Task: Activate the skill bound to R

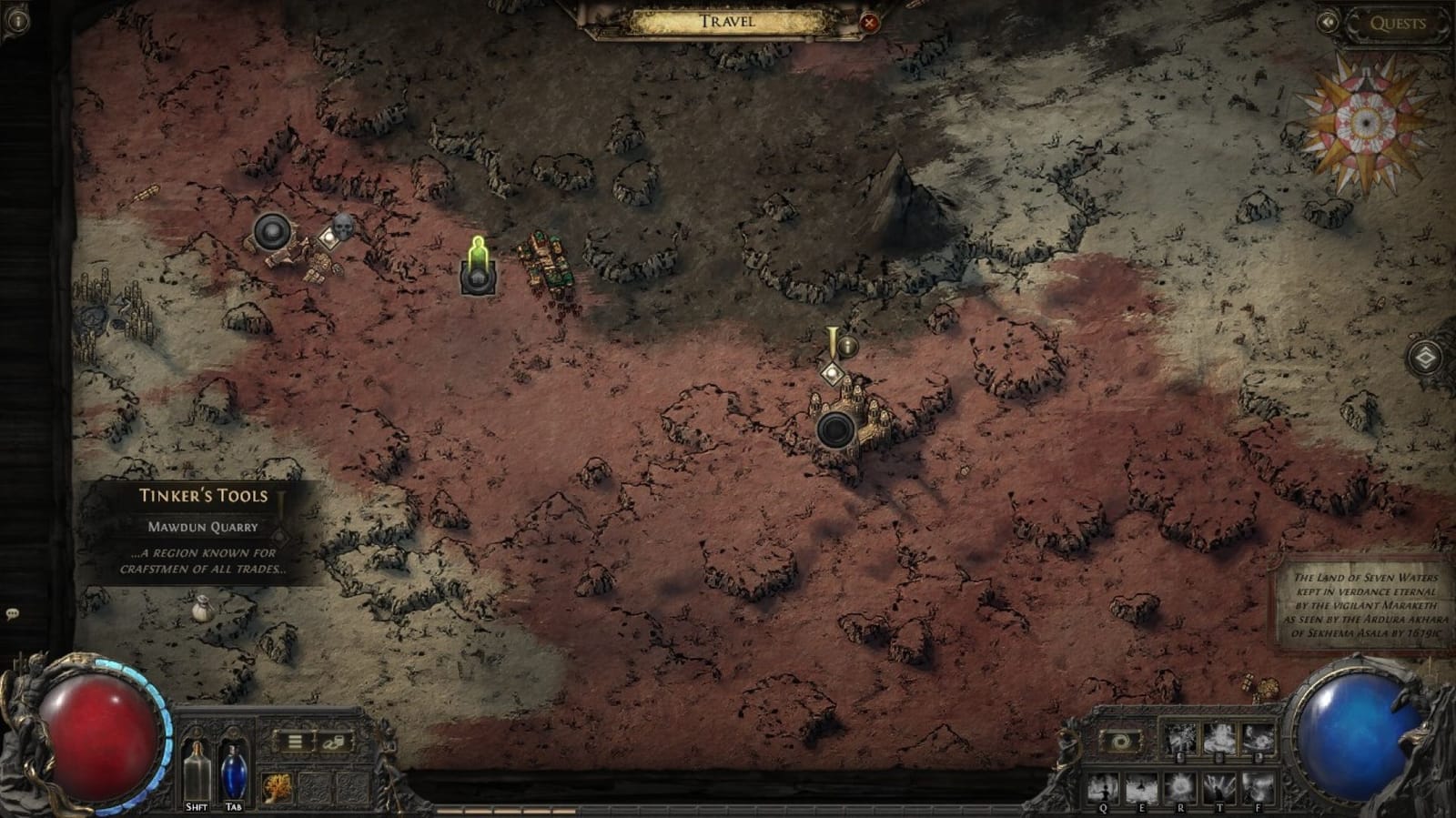Action: (x=1180, y=787)
